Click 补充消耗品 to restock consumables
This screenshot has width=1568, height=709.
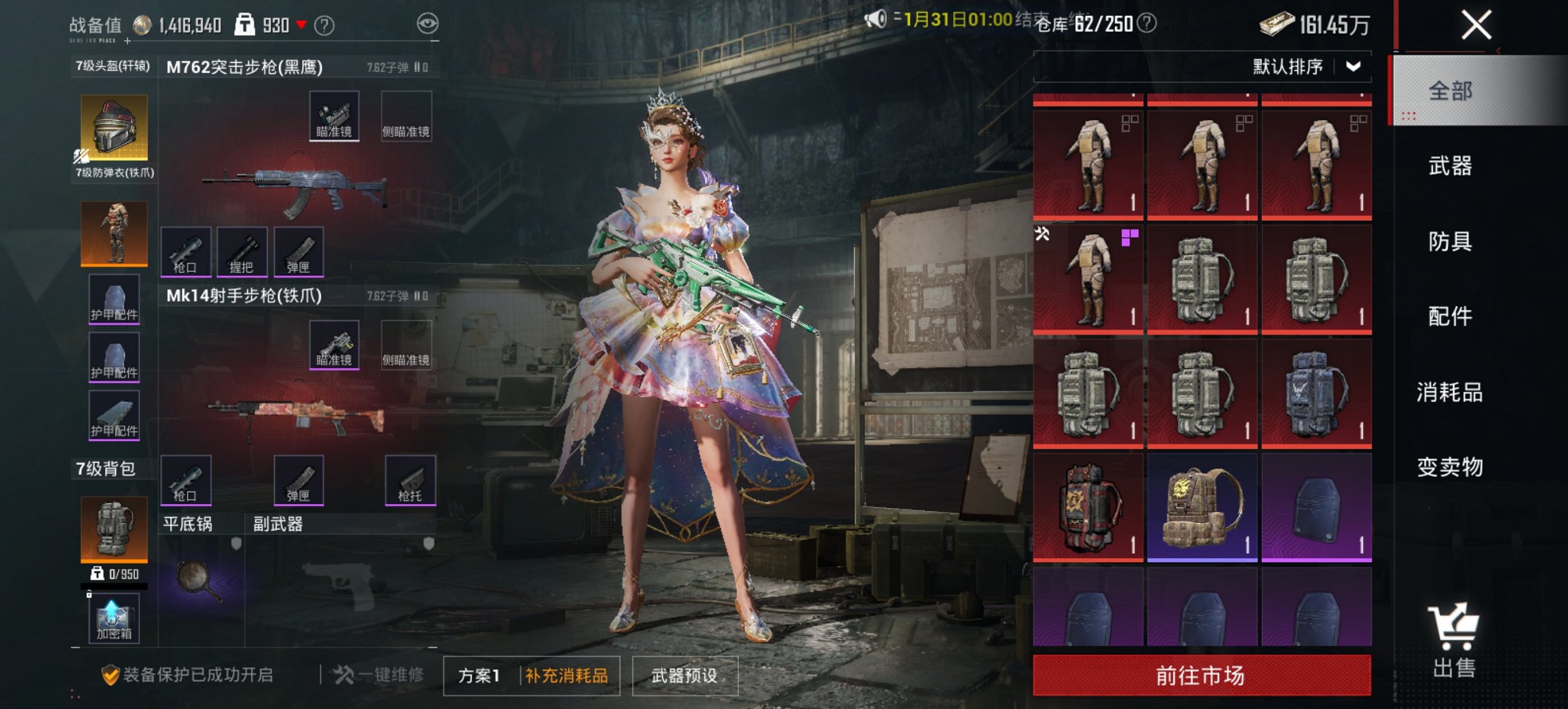pyautogui.click(x=567, y=676)
